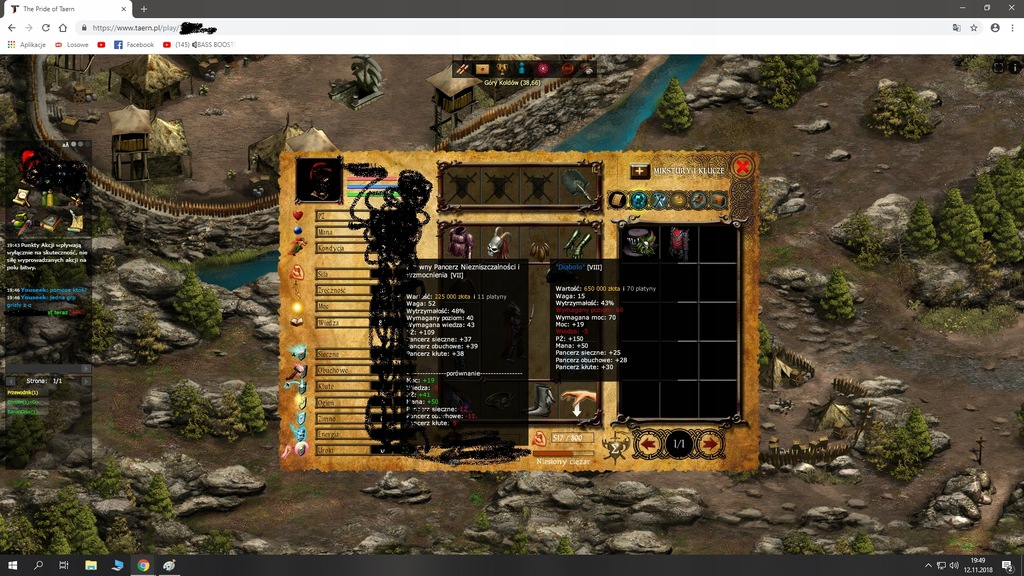Go to the previous inventory page
Screen dimensions: 1024x576
click(648, 442)
